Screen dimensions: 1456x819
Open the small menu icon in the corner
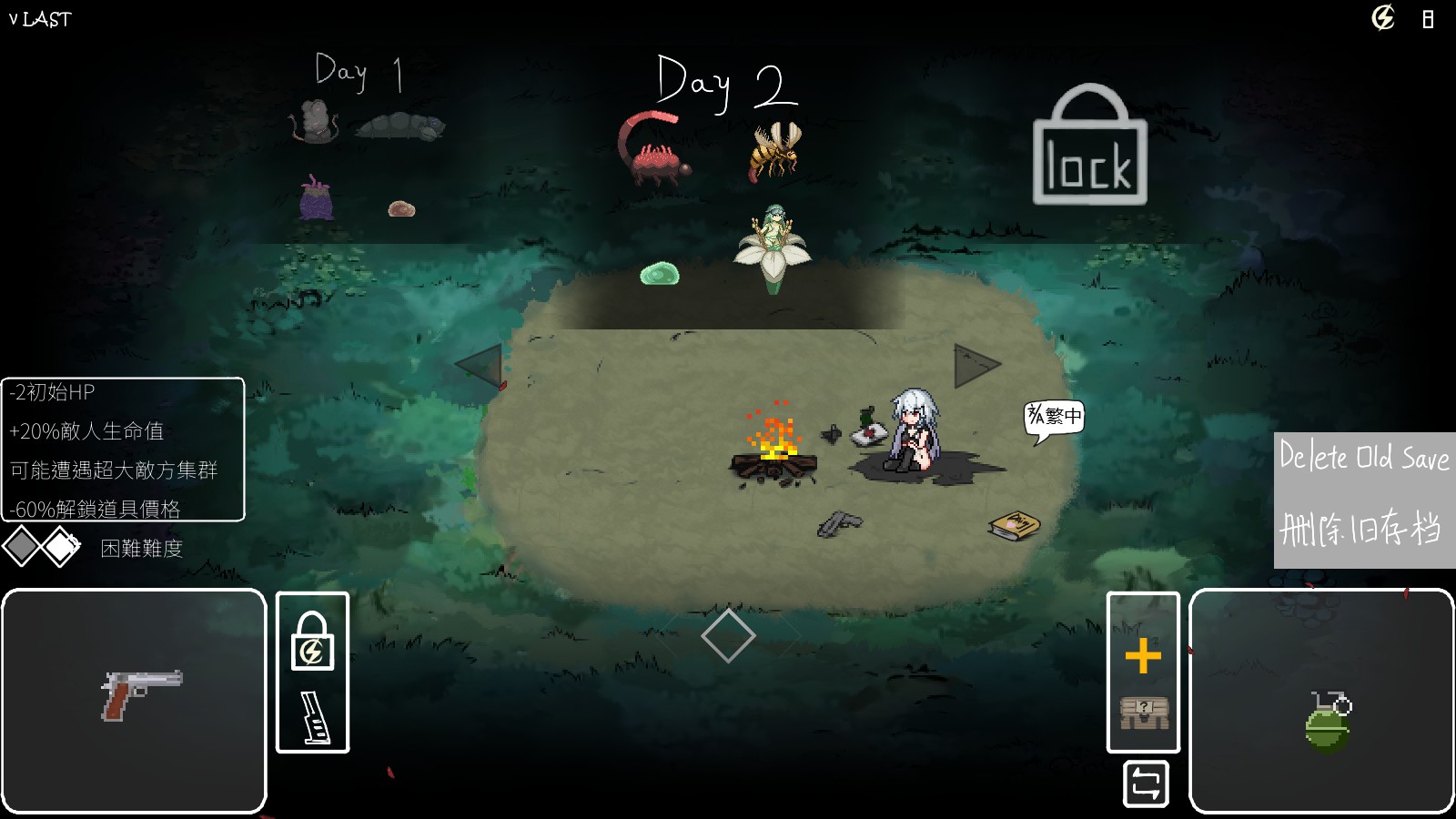1428,19
